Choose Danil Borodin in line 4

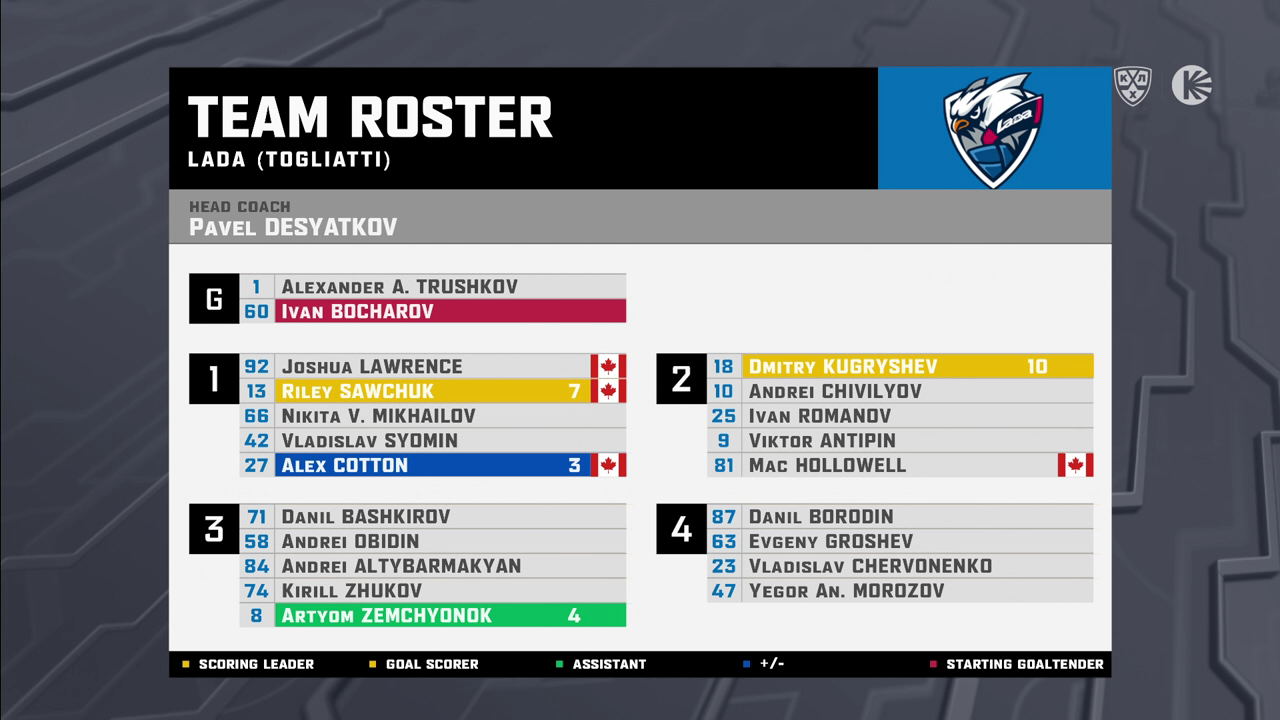(900, 516)
